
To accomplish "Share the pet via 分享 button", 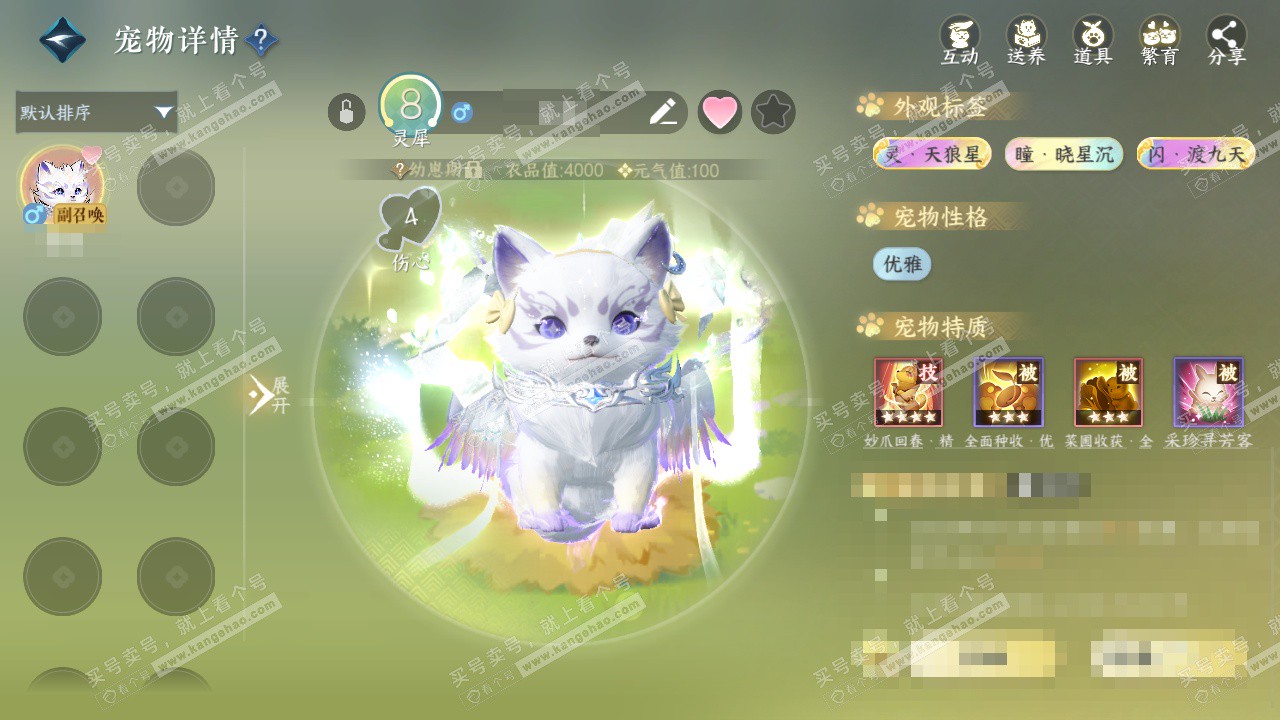I will click(x=1227, y=40).
